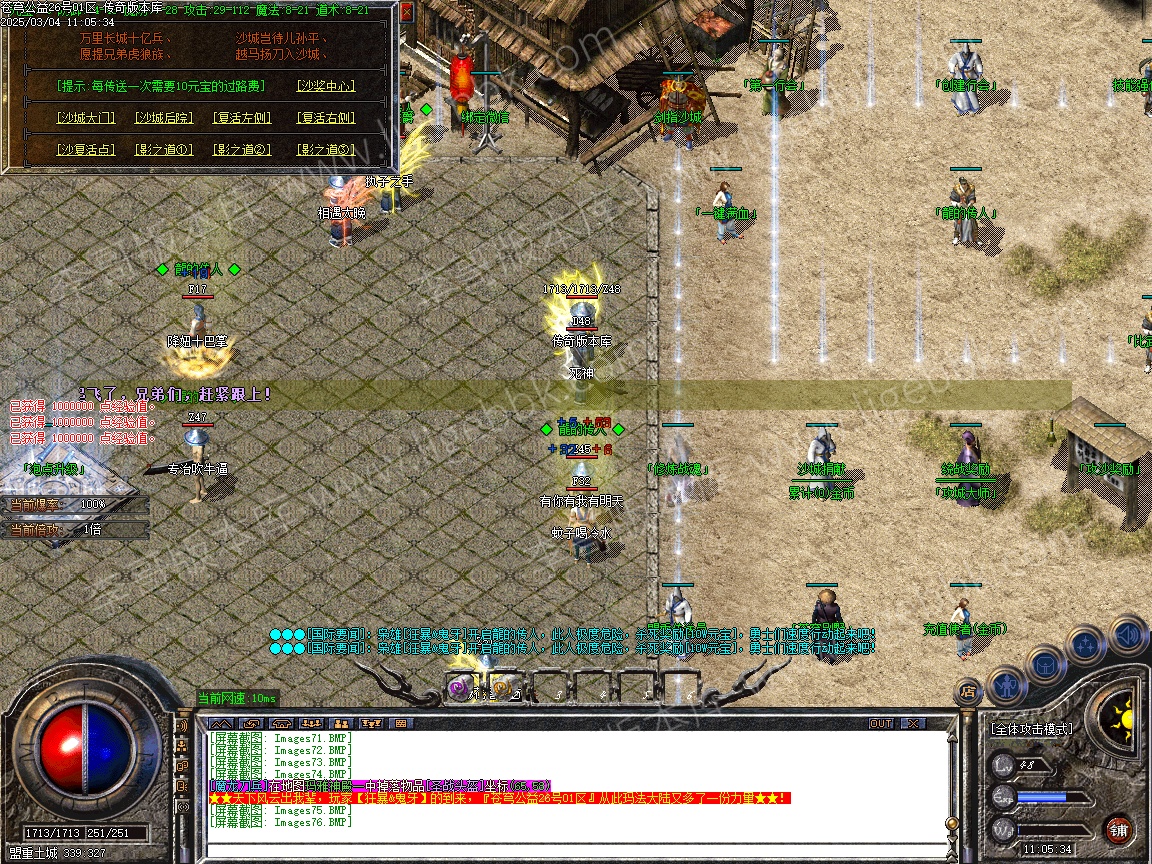
Task: Click the red 铺 stall button
Action: pos(1118,828)
